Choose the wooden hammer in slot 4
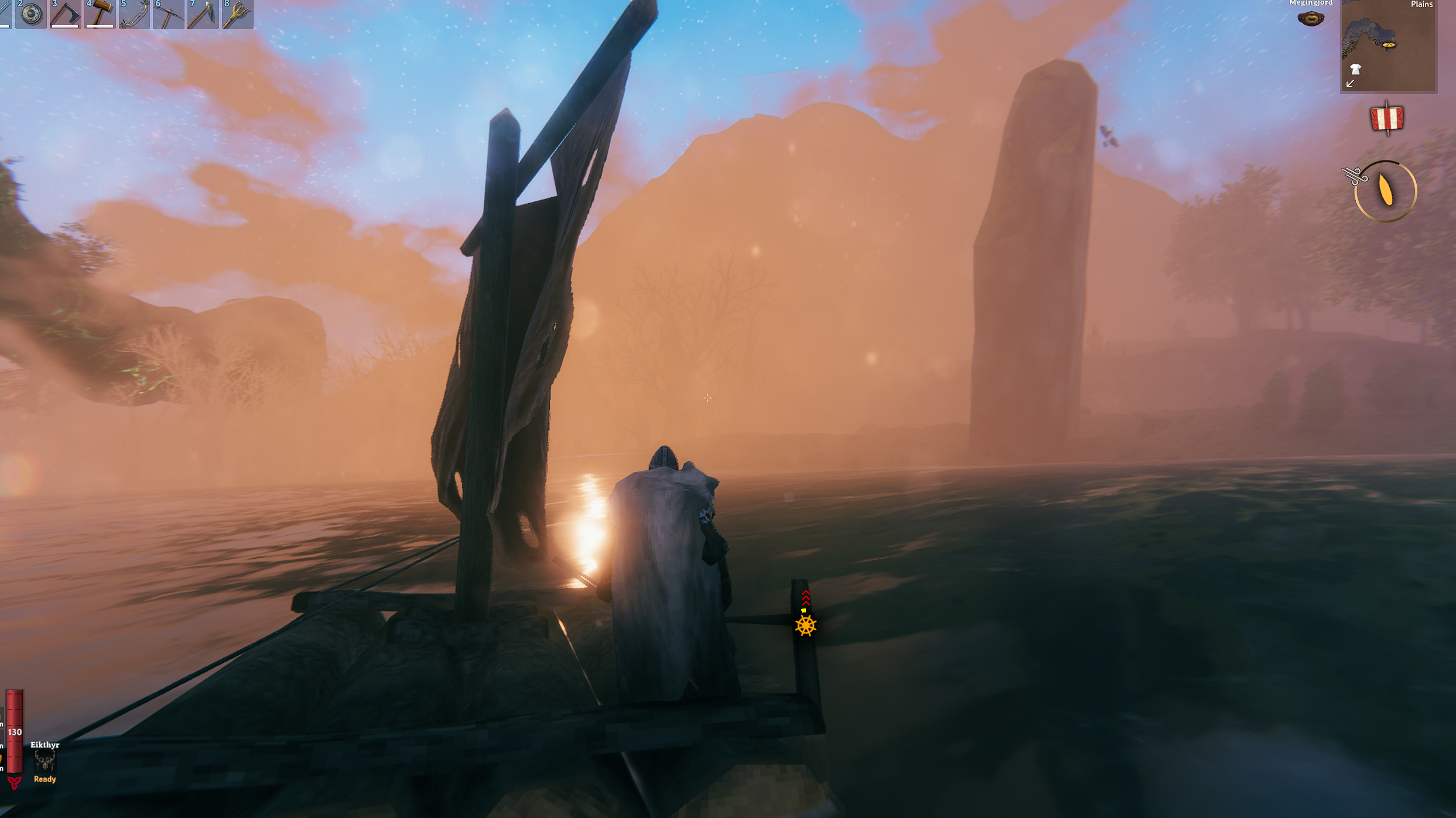This screenshot has height=818, width=1456. point(100,13)
